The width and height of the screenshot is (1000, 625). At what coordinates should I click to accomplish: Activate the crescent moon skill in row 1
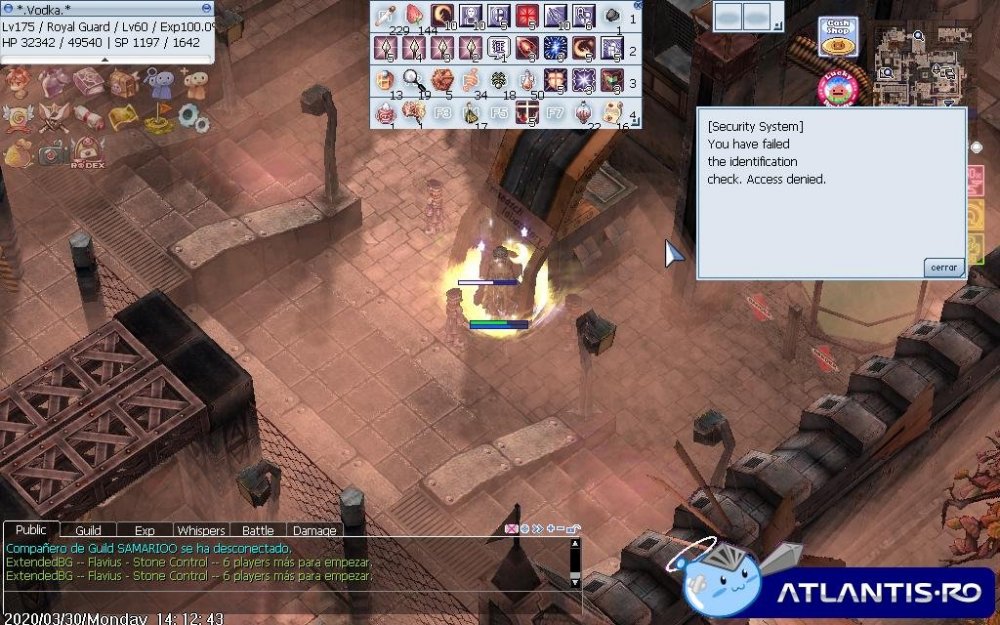(442, 16)
